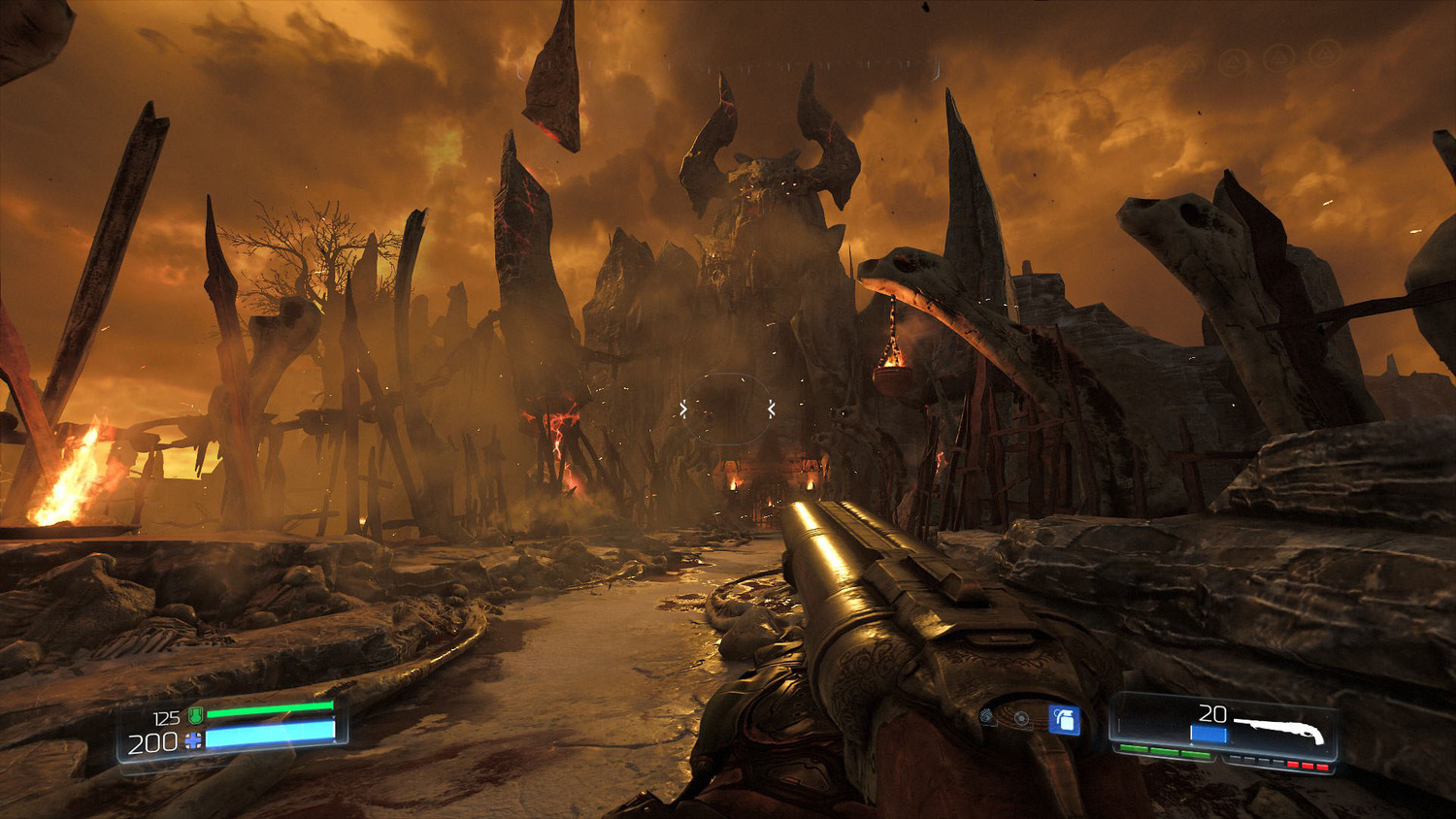Click the crosshair reticle at screen center
This screenshot has height=819, width=1456.
pyautogui.click(x=728, y=409)
